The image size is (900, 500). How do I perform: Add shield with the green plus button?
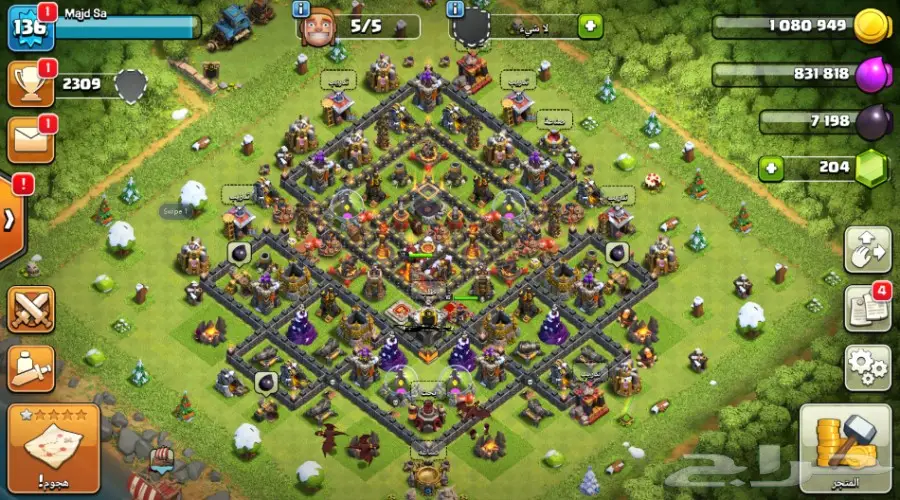590,27
